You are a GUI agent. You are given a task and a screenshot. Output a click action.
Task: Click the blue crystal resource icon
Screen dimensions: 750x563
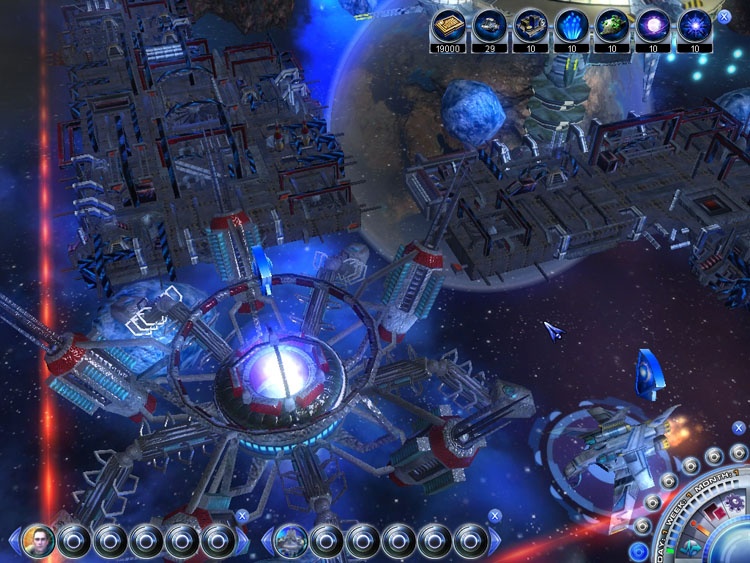[571, 25]
